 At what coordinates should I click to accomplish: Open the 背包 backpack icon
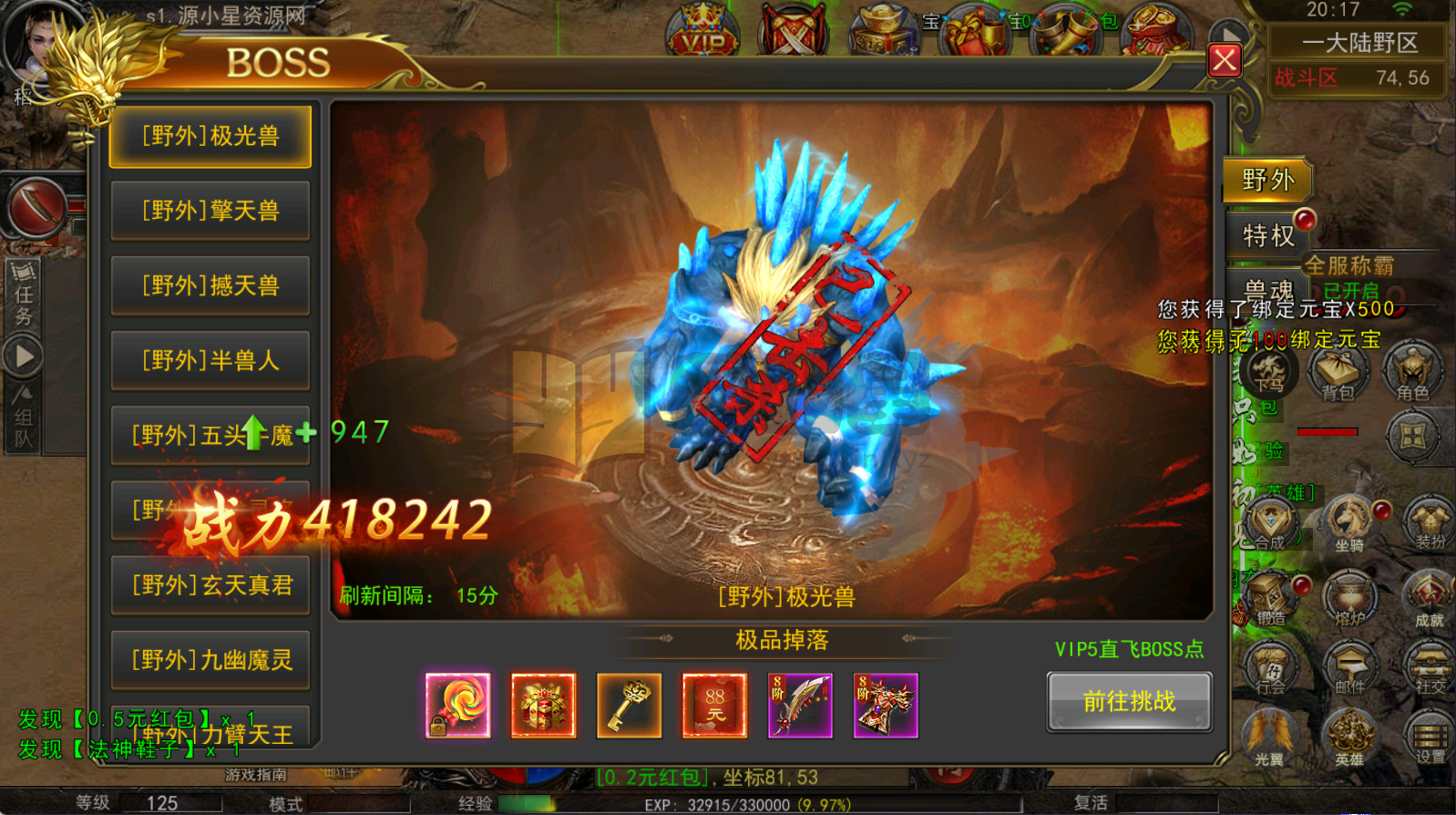pos(1338,373)
